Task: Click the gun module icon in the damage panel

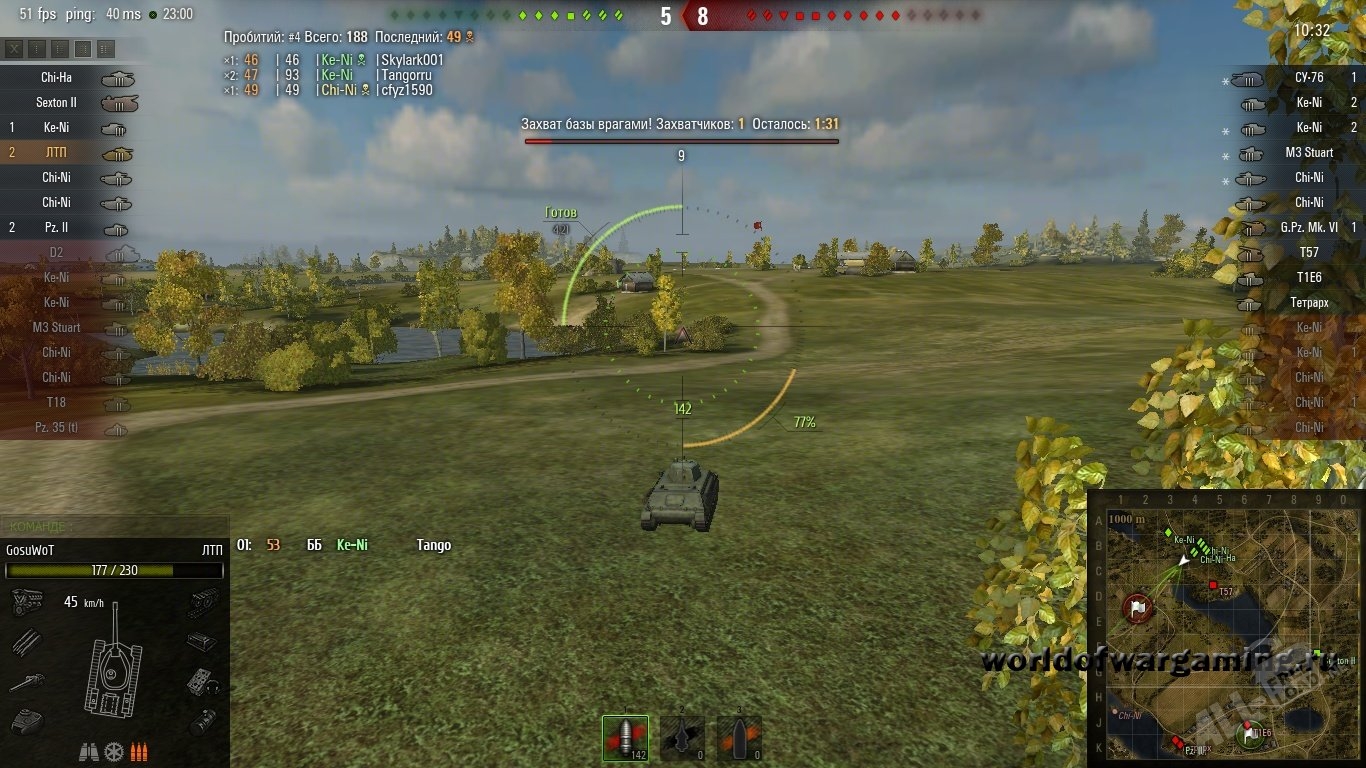Action: 26,683
